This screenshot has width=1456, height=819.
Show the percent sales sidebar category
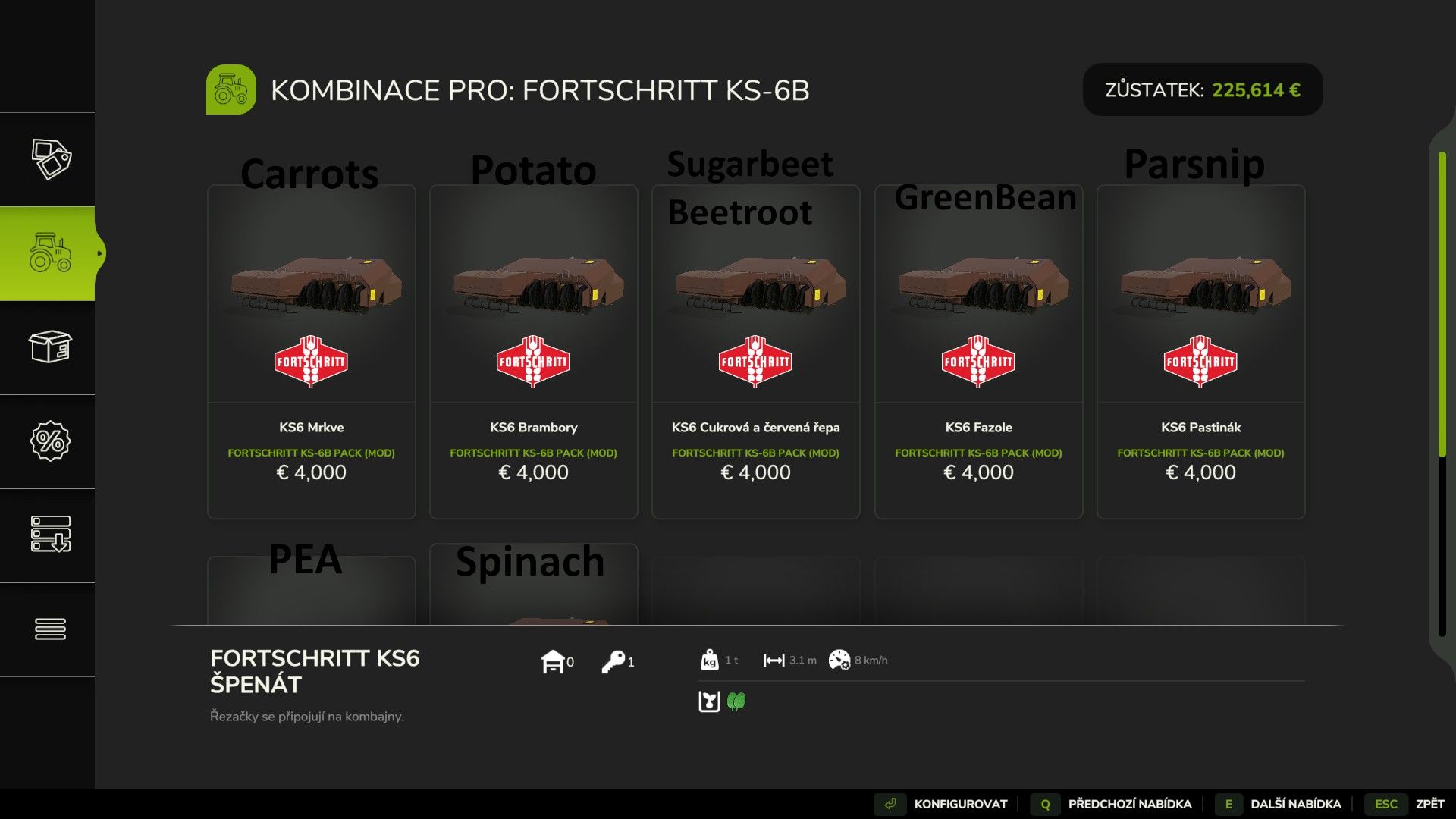50,441
